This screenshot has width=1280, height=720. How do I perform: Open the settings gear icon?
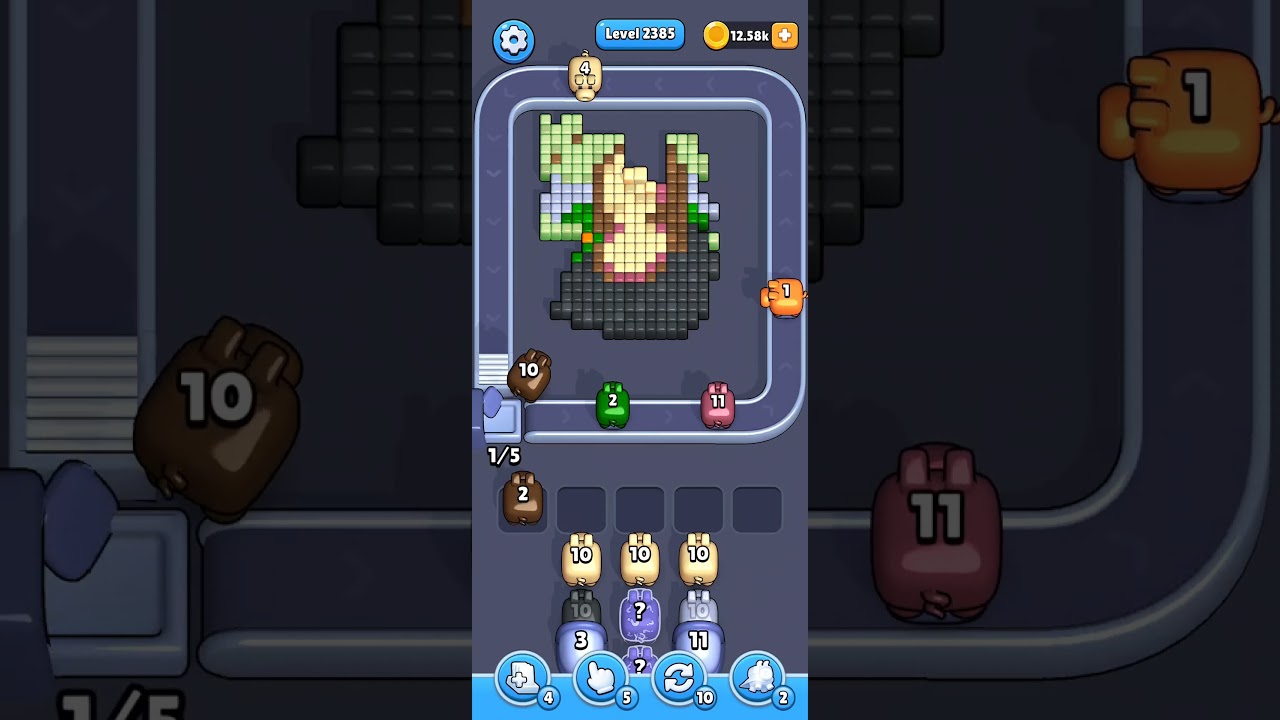514,40
